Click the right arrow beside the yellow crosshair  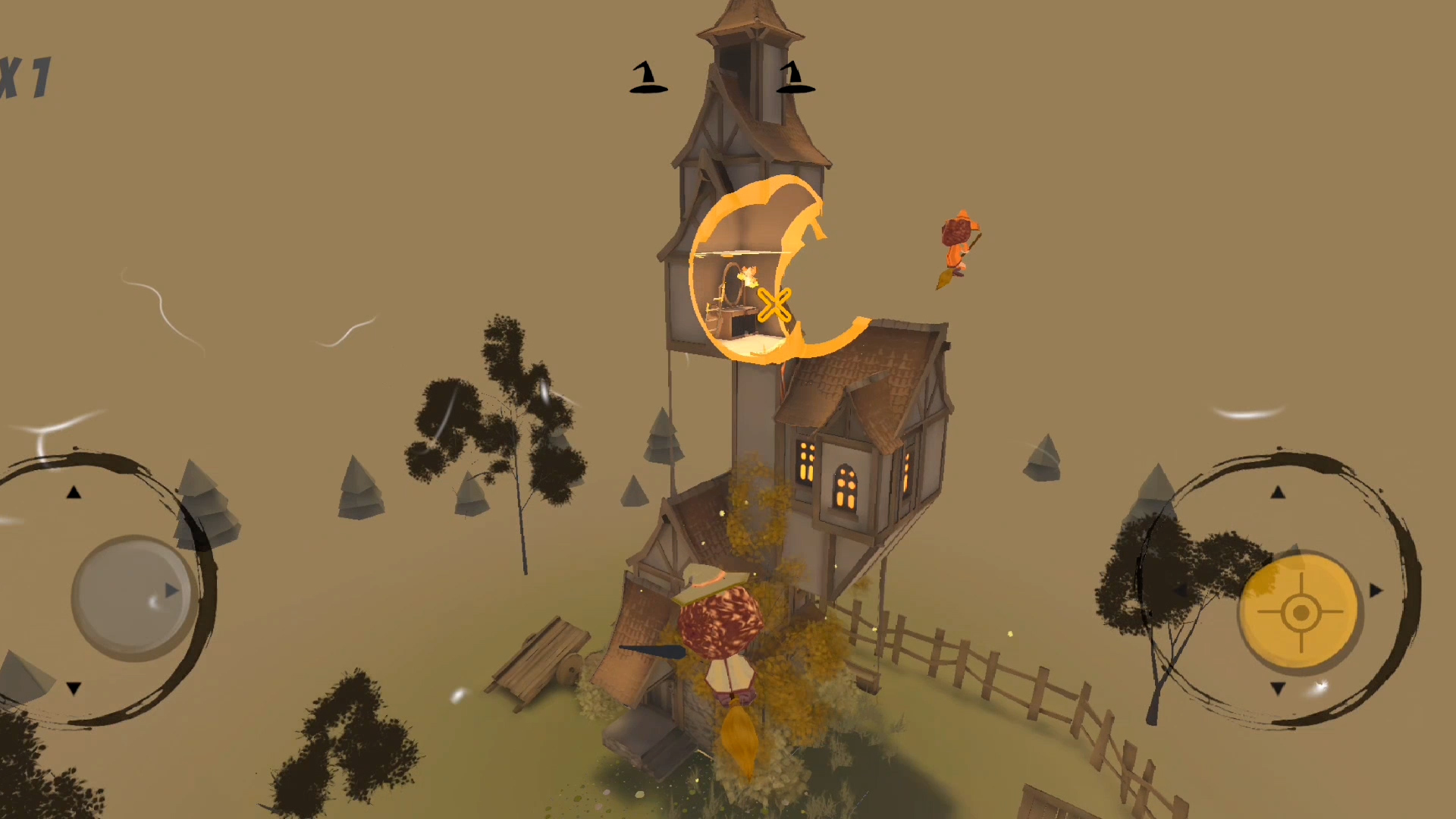coord(1376,590)
